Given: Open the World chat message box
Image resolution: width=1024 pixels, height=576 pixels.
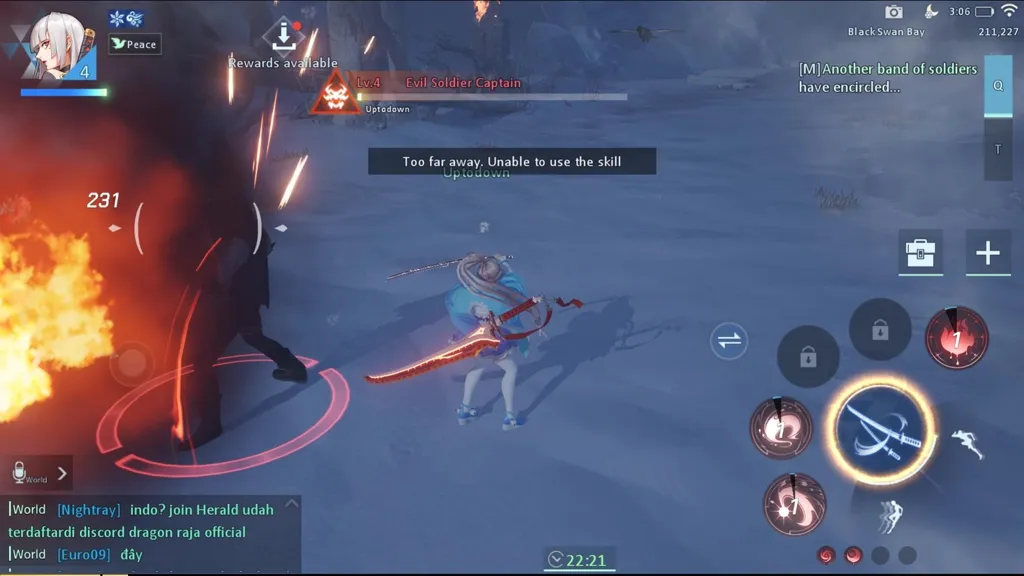Looking at the screenshot, I should (x=150, y=531).
